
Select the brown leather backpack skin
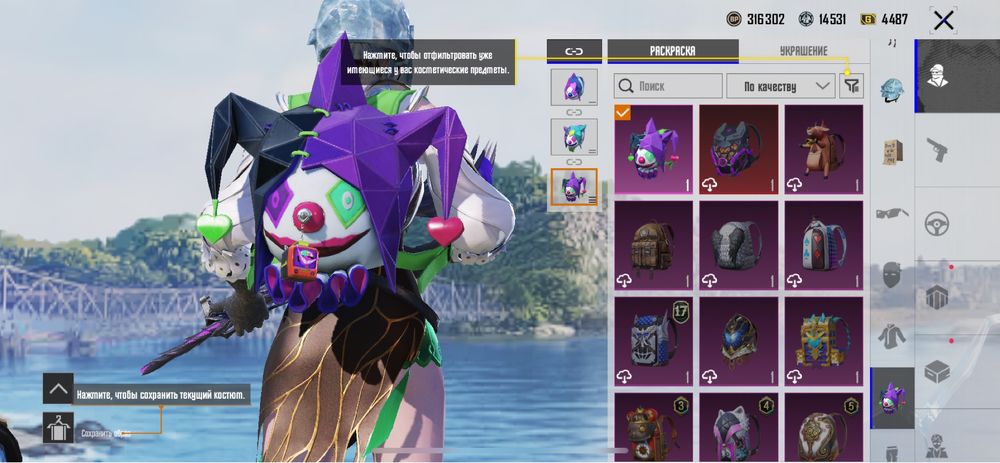pyautogui.click(x=654, y=245)
